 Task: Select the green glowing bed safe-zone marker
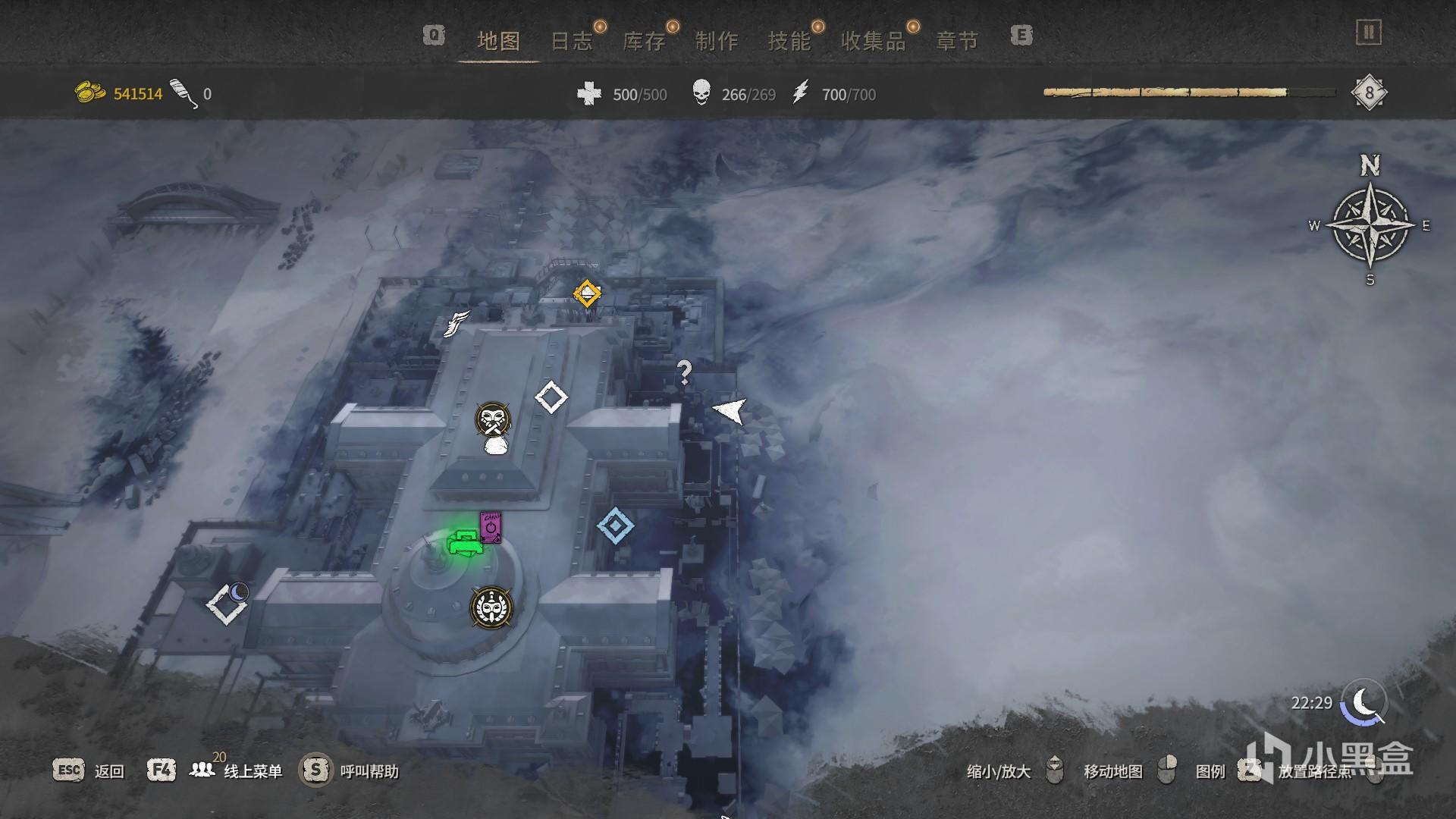(463, 543)
